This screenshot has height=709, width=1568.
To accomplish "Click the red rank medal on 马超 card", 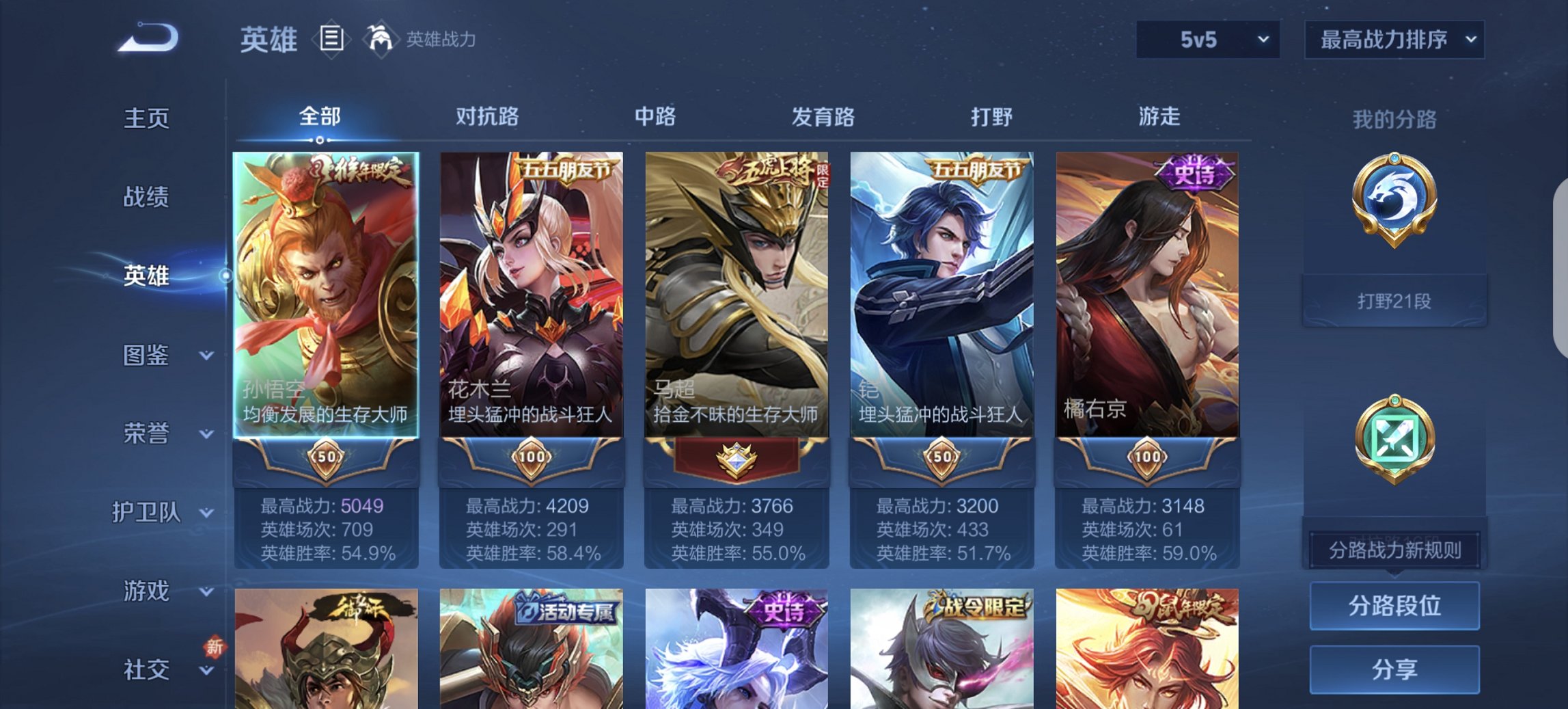I will [x=736, y=458].
